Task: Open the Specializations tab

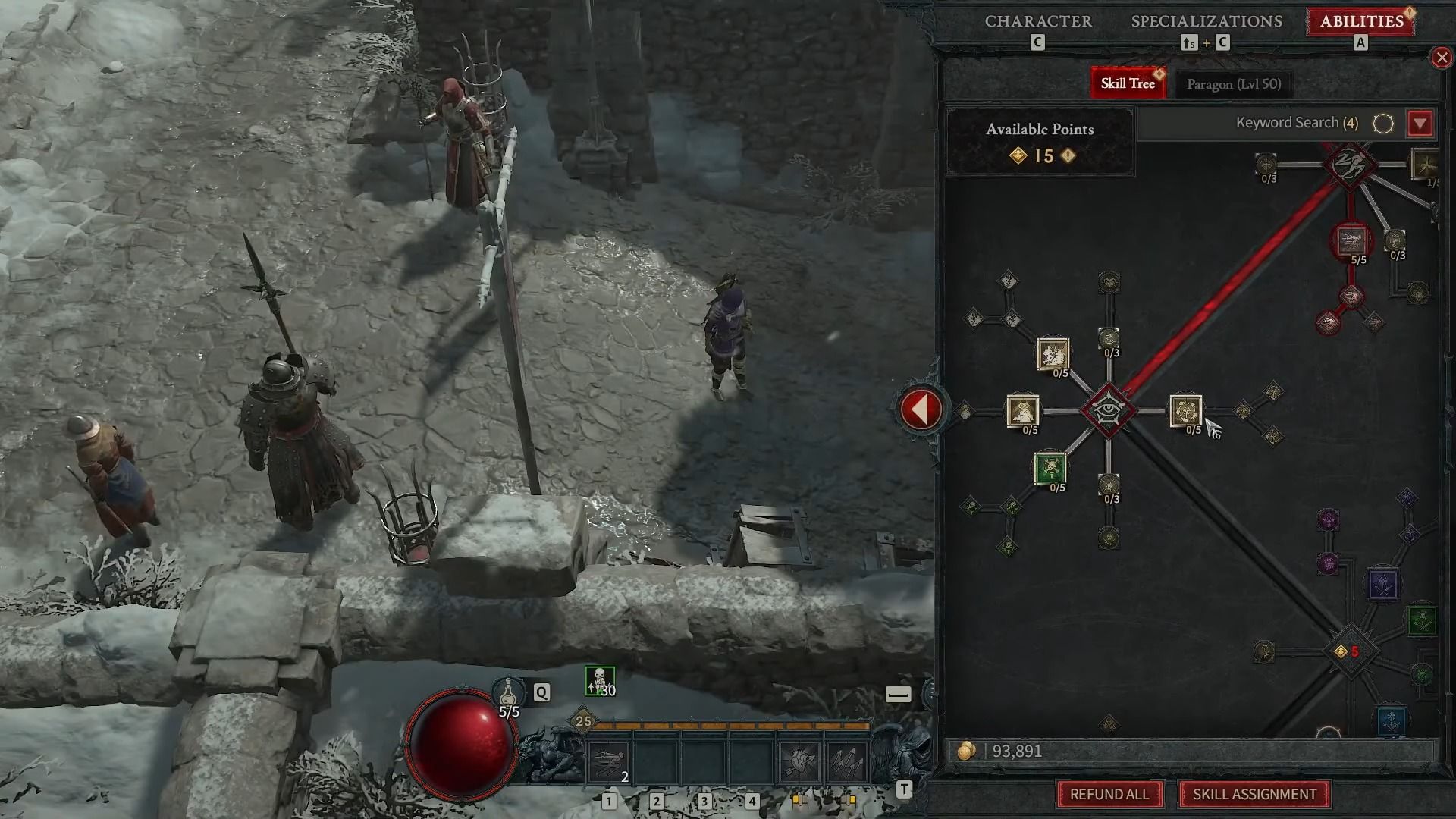Action: tap(1207, 21)
